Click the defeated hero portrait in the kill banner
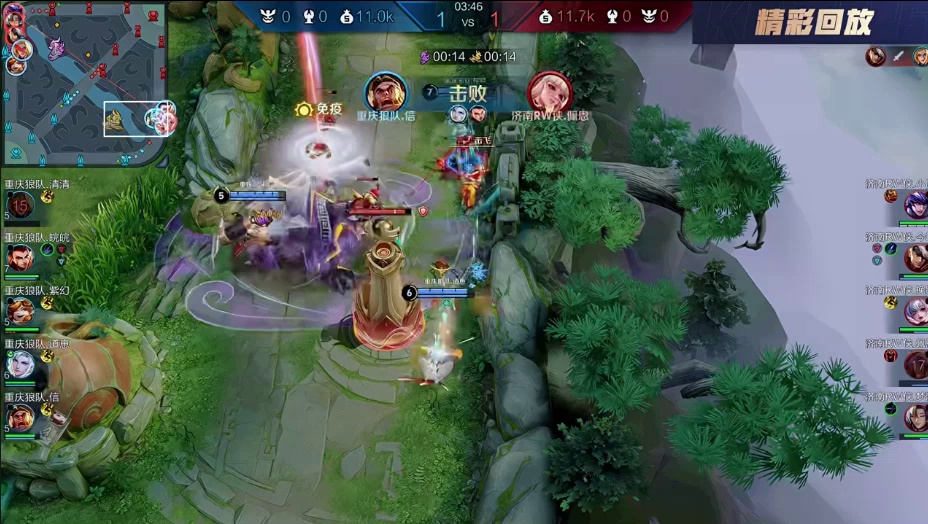 549,92
